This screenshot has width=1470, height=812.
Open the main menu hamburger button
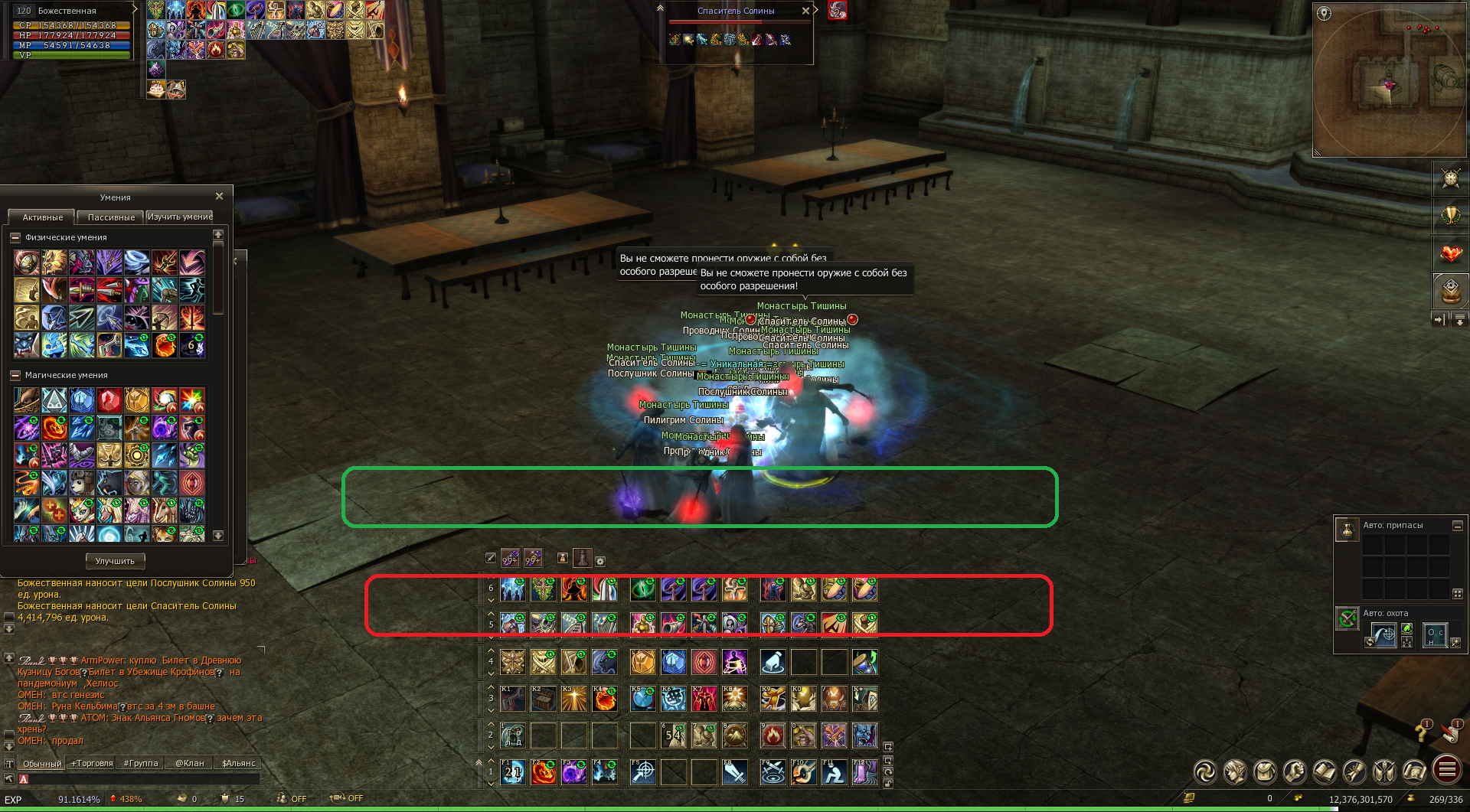pyautogui.click(x=1447, y=769)
